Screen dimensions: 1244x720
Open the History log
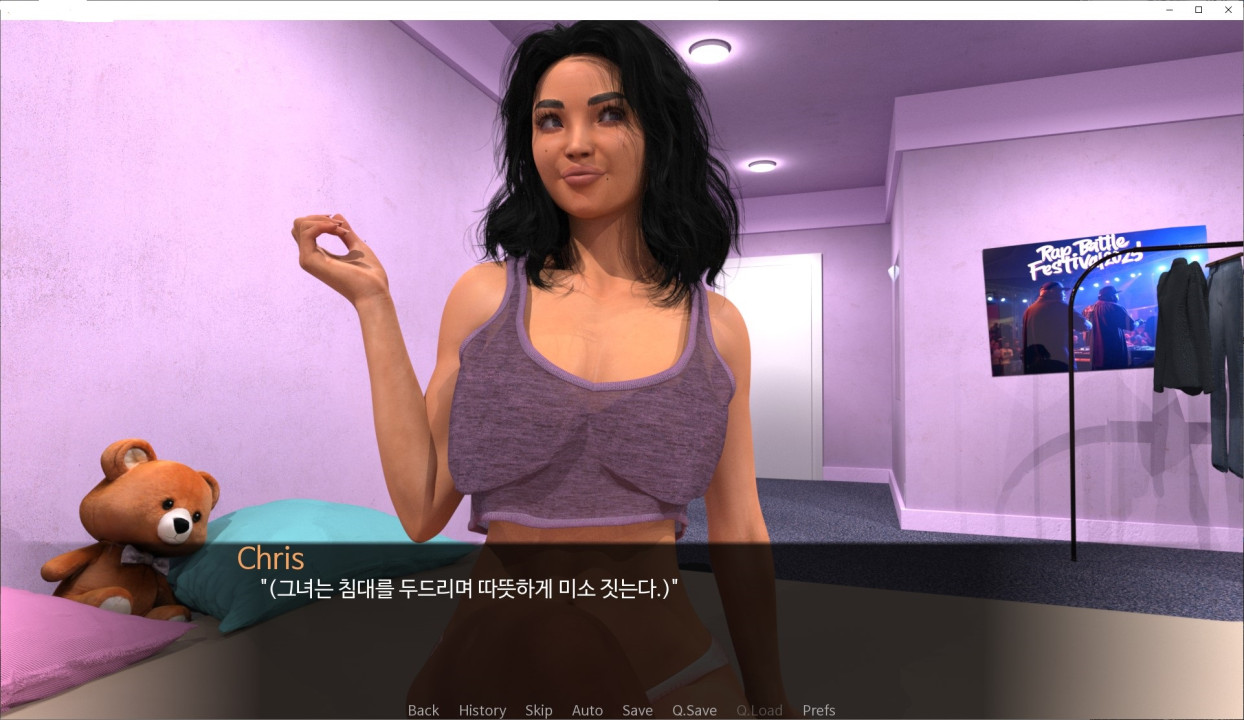482,710
